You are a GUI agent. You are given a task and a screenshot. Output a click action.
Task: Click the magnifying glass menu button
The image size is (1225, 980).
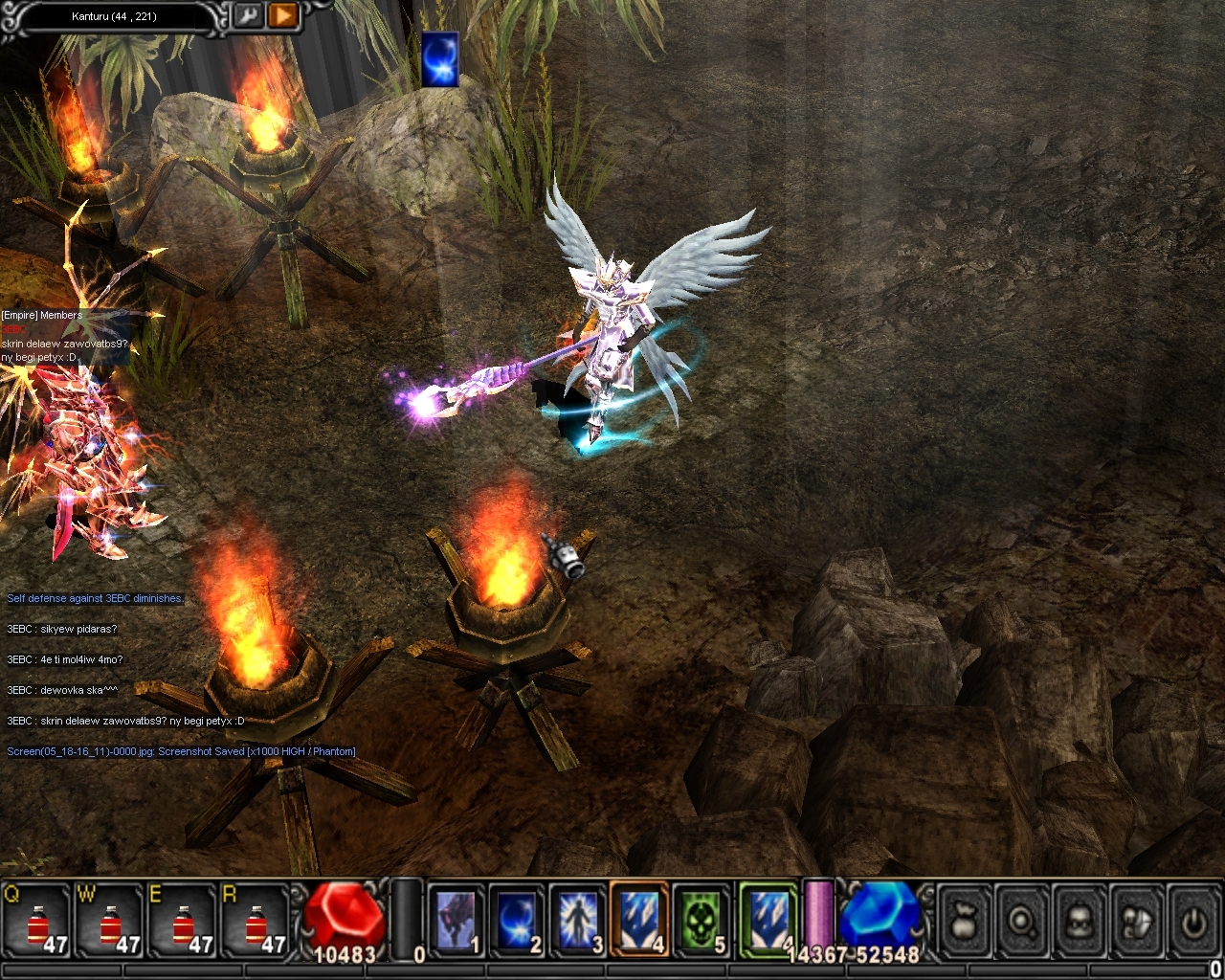pyautogui.click(x=1023, y=922)
